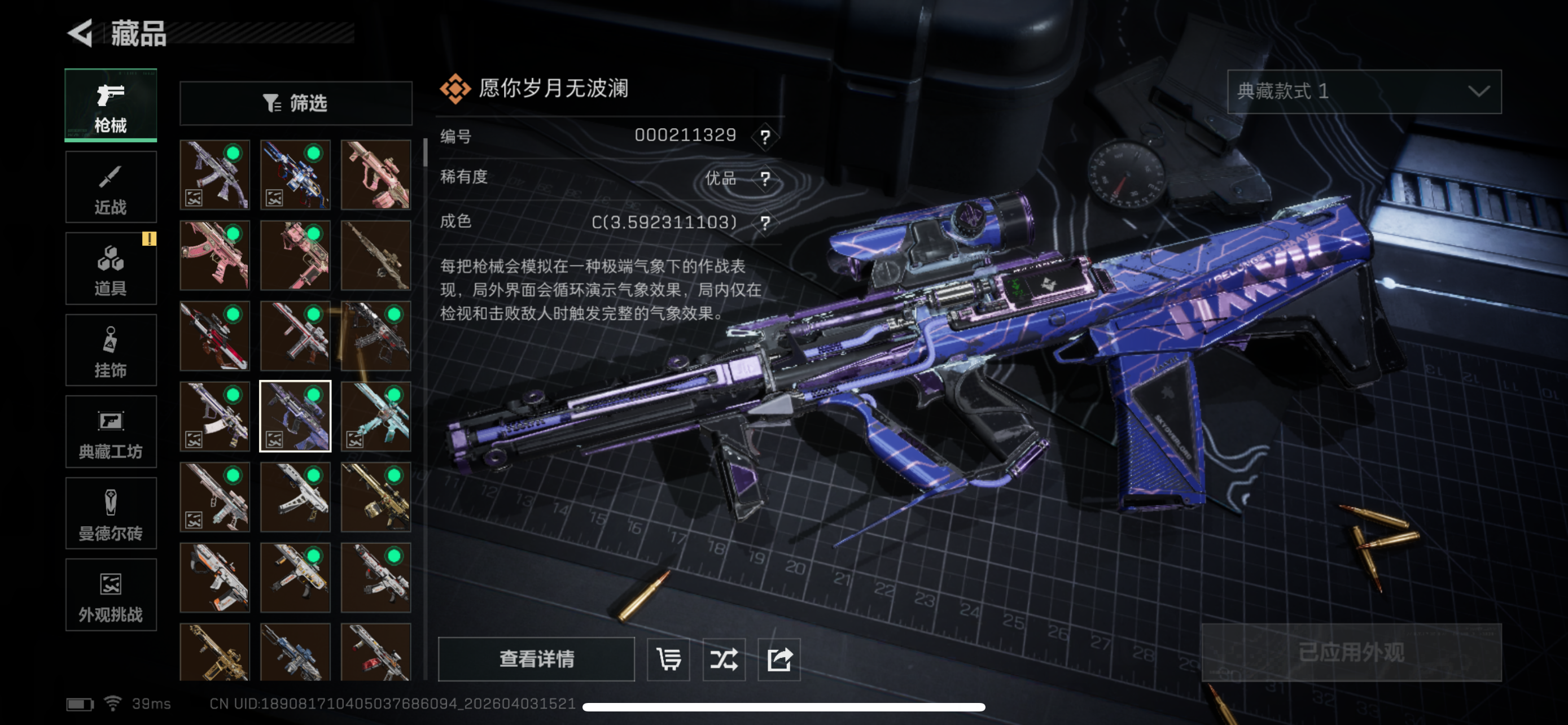Click the 查看详情 details button

point(536,658)
